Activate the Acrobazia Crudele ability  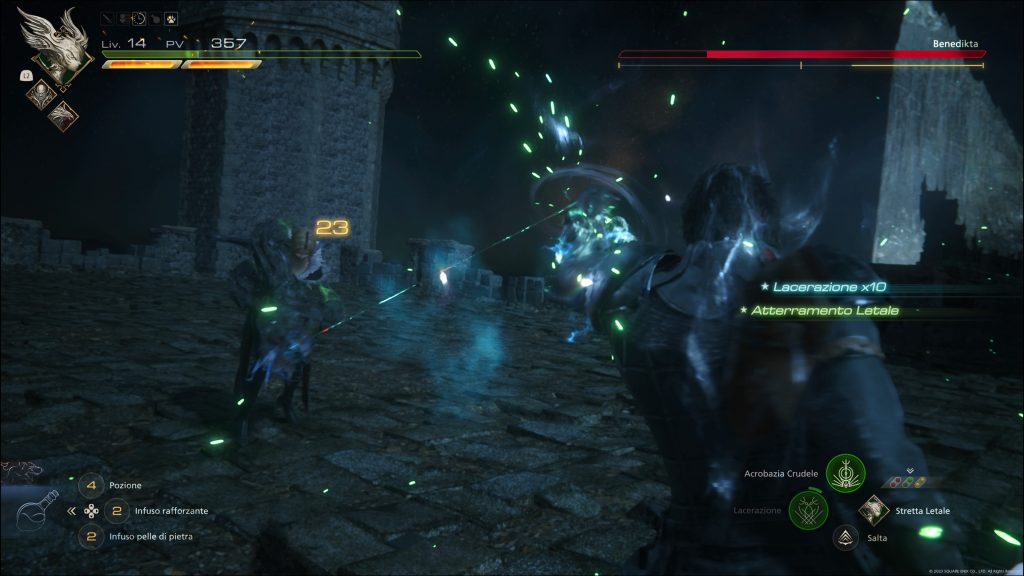pos(846,473)
